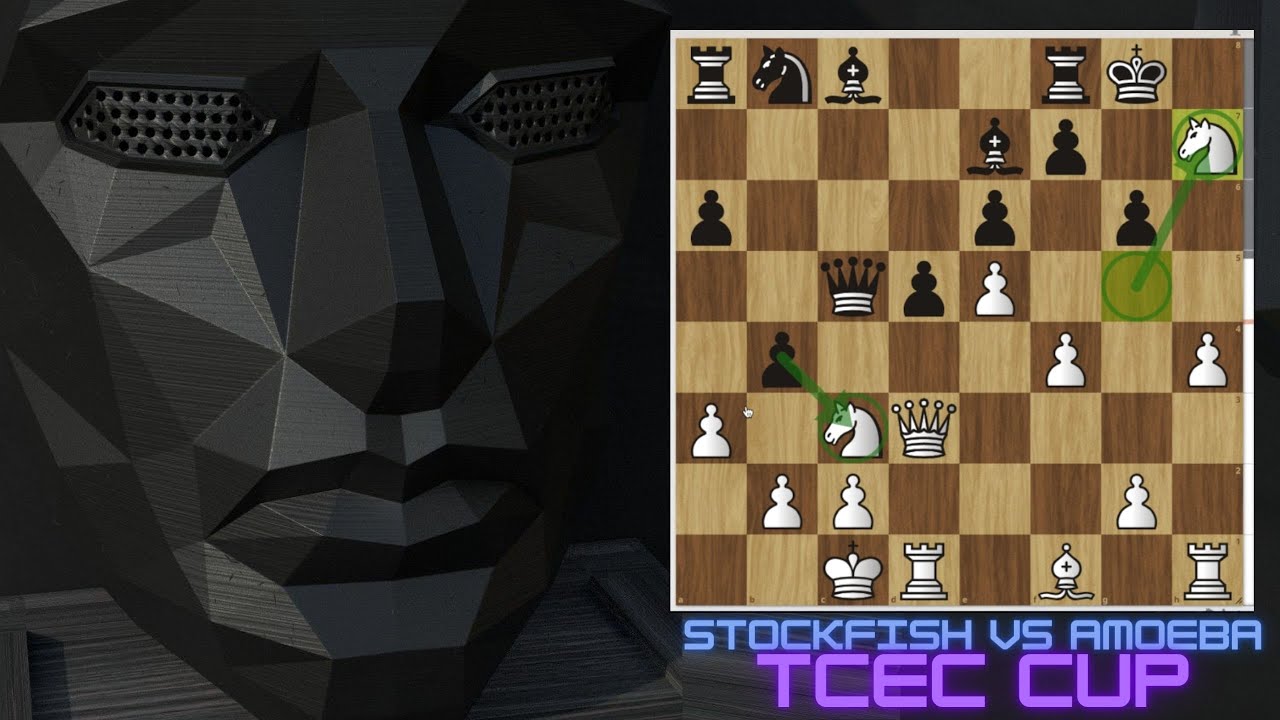The image size is (1280, 720).
Task: Click the green-circled empty g5 square
Action: [x=1137, y=286]
